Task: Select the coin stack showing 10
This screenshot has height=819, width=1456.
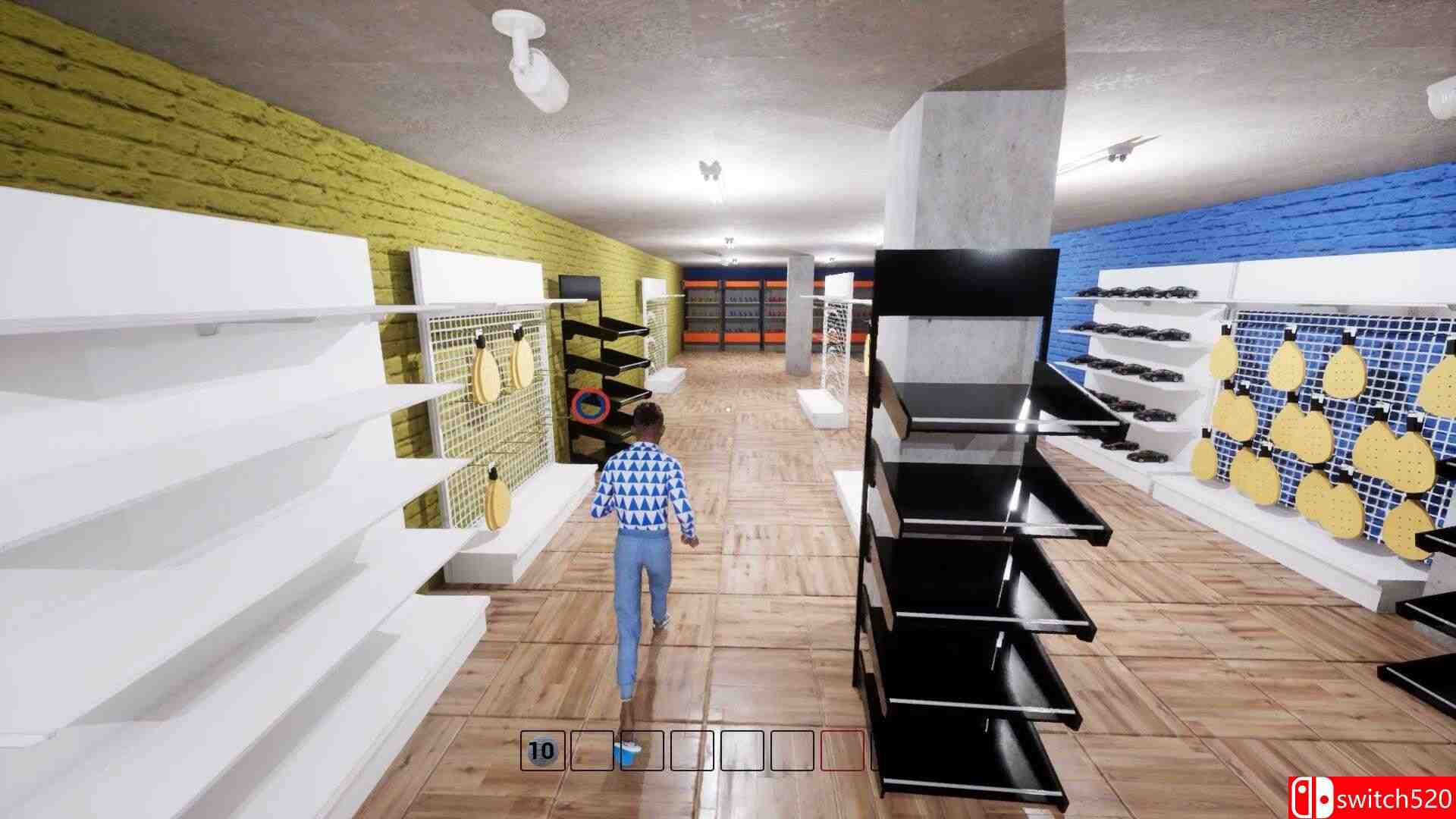Action: click(543, 751)
